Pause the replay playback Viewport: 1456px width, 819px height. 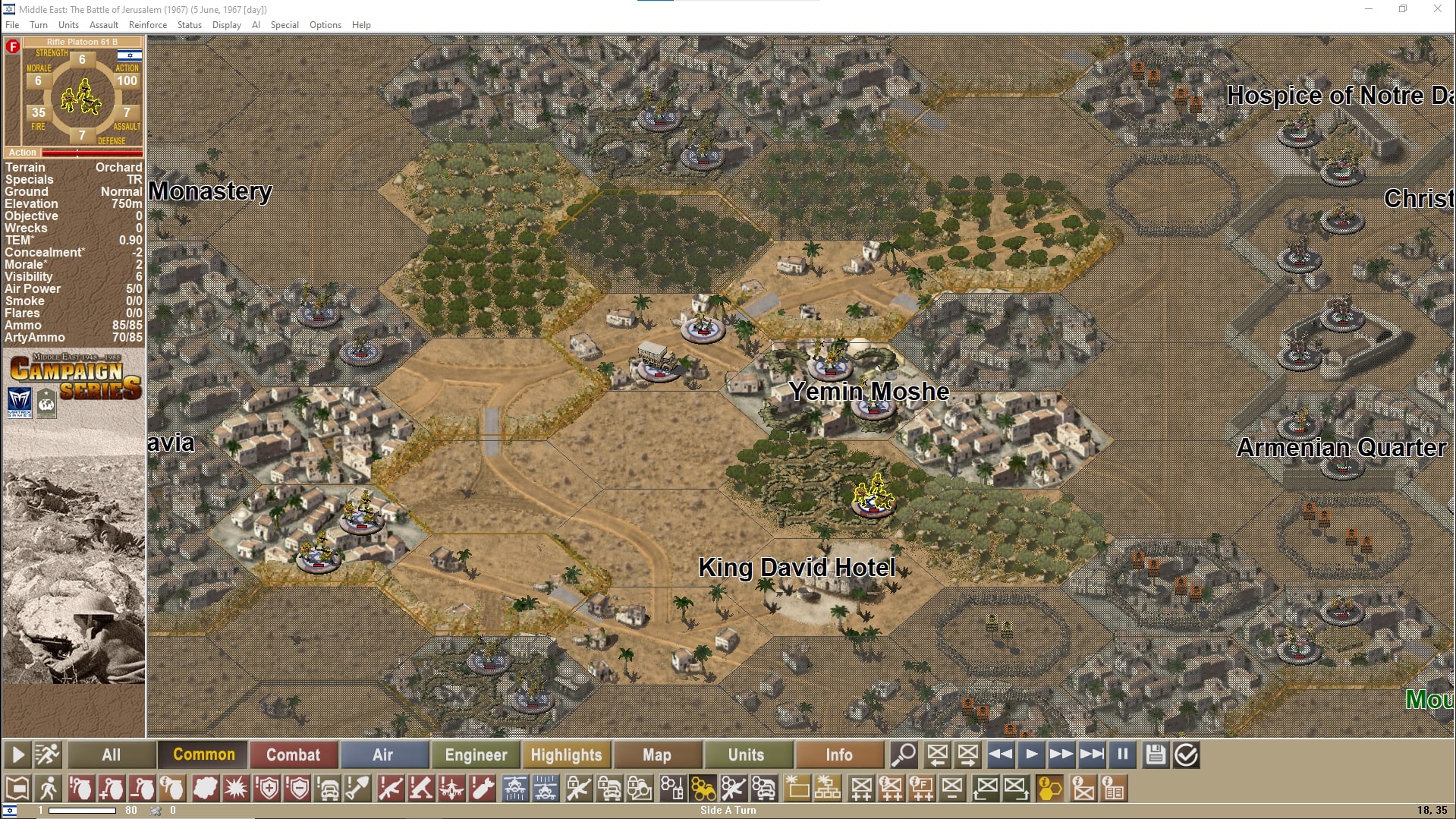1122,754
